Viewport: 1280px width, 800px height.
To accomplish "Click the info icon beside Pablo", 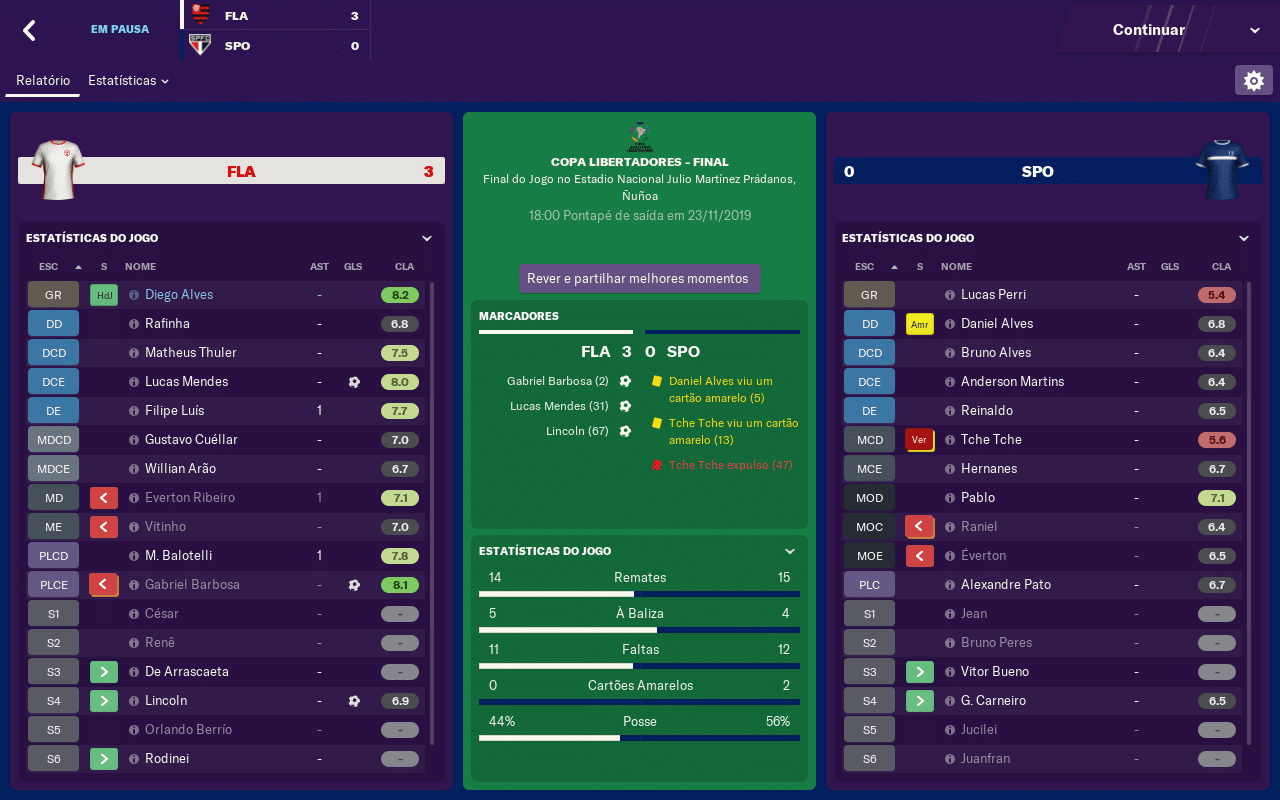I will click(950, 498).
